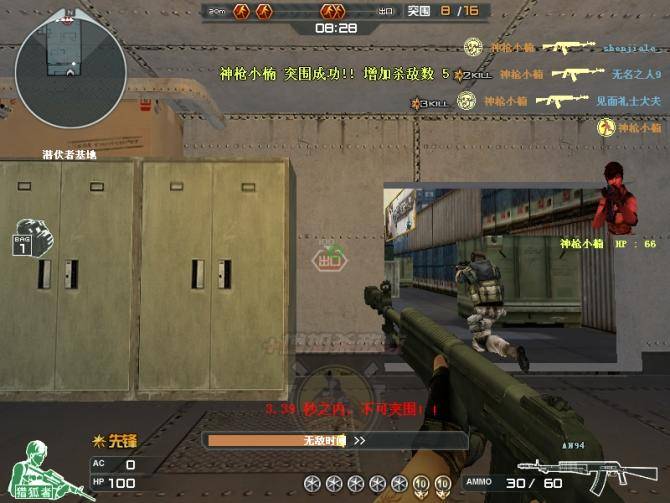670x503 pixels.
Task: Click the green 出口 exit marker
Action: 328,258
